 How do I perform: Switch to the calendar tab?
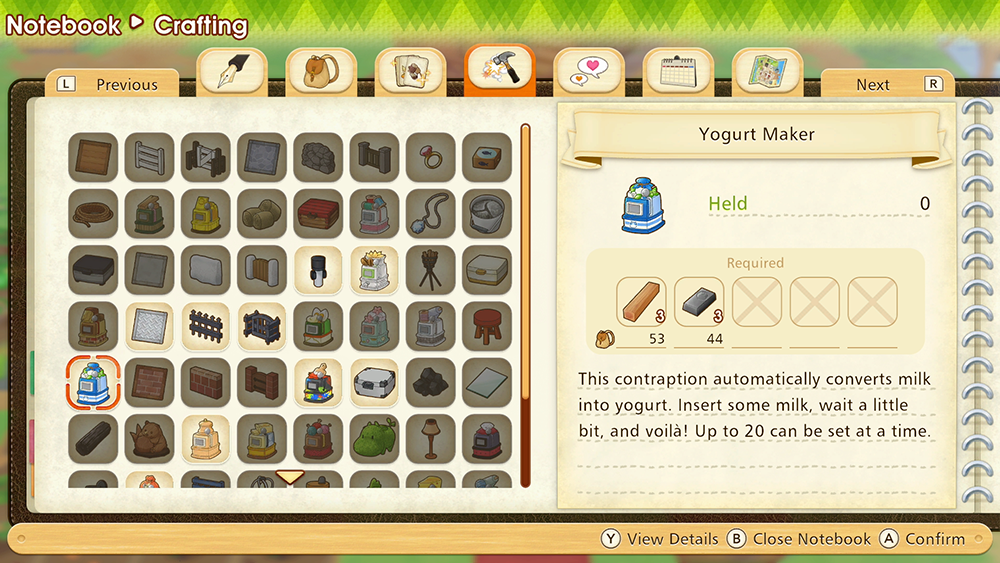coord(678,71)
